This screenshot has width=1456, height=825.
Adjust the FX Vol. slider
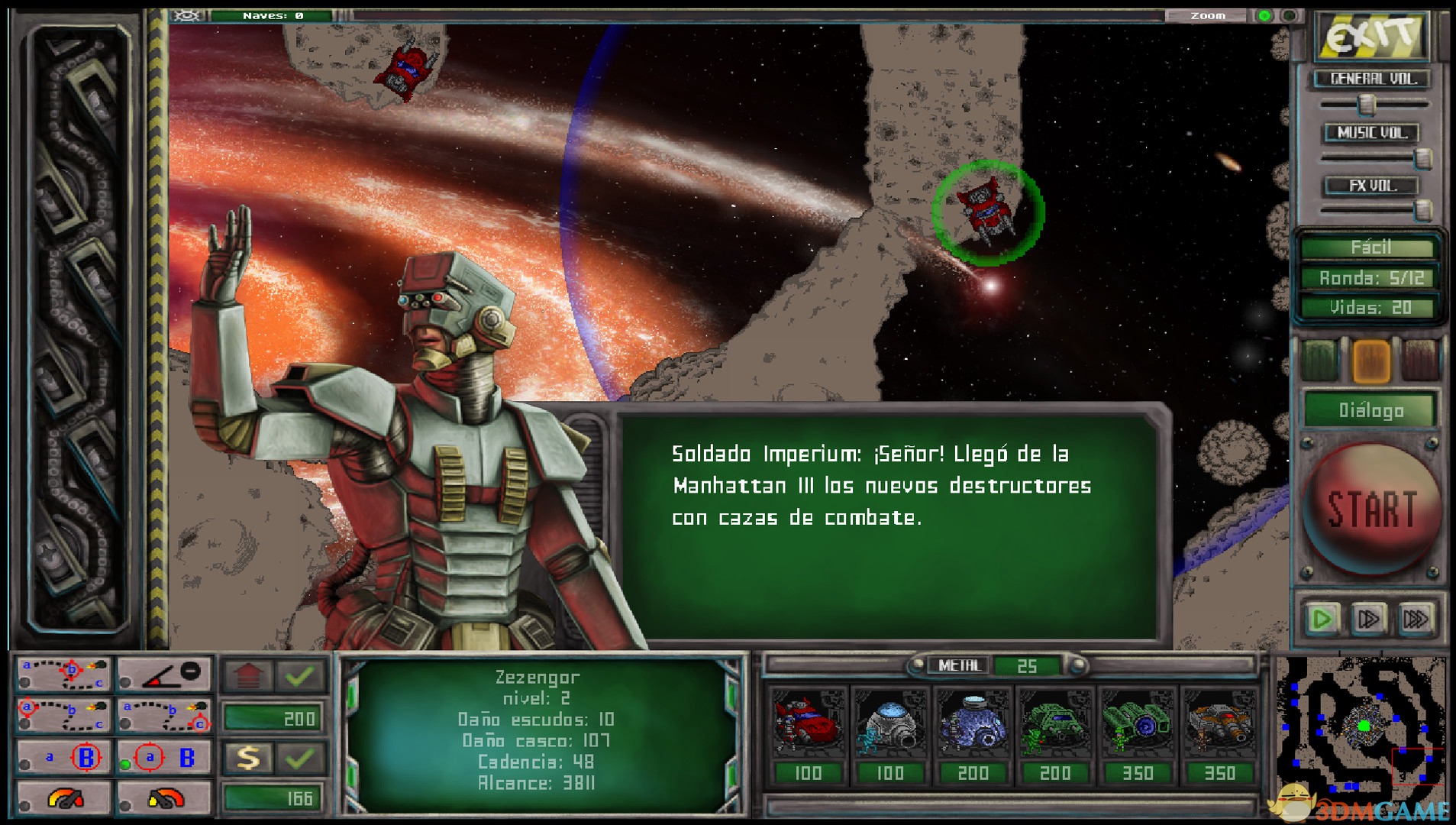coord(1422,209)
